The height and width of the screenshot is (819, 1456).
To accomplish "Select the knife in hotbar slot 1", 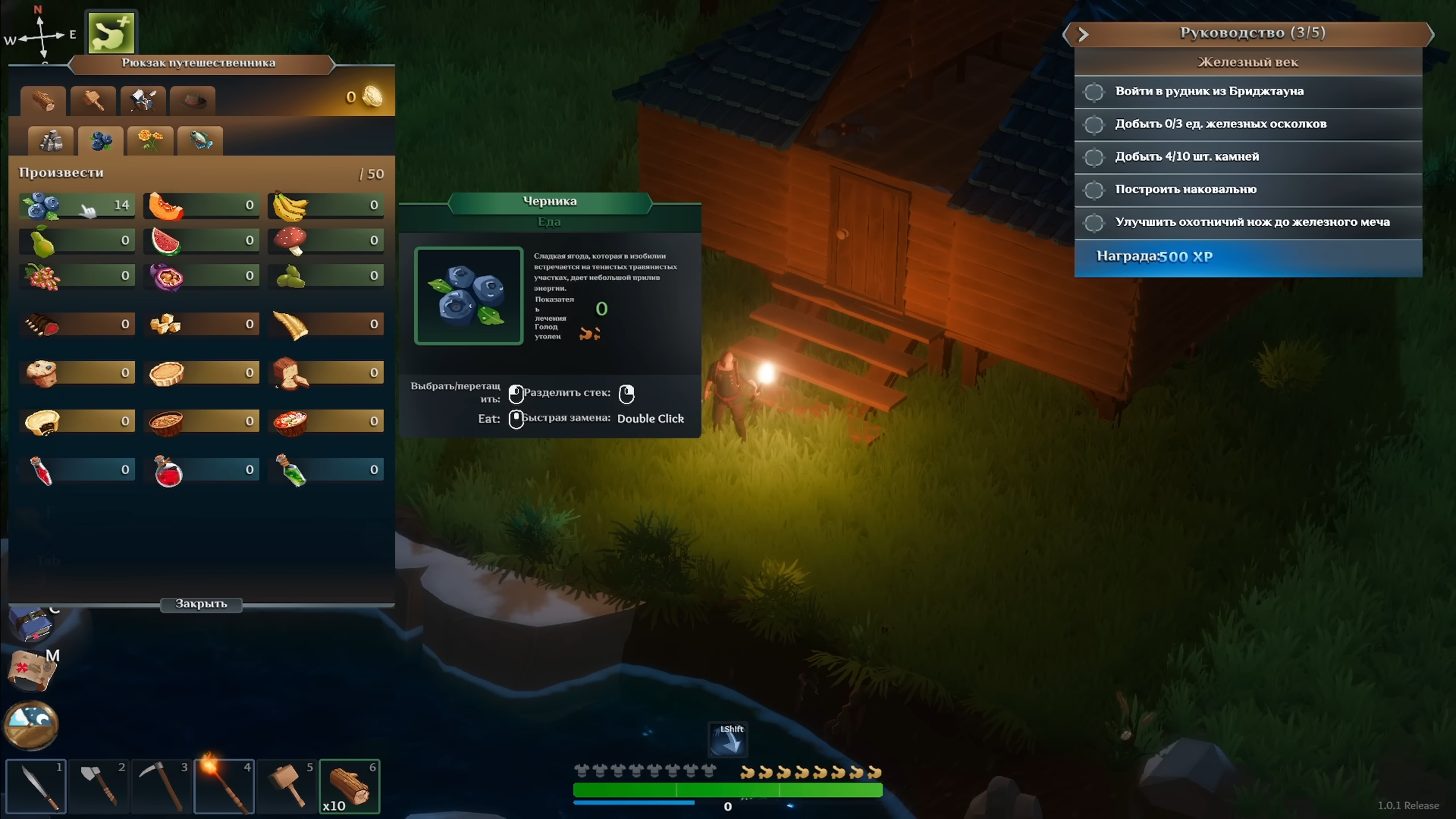I will click(x=36, y=787).
